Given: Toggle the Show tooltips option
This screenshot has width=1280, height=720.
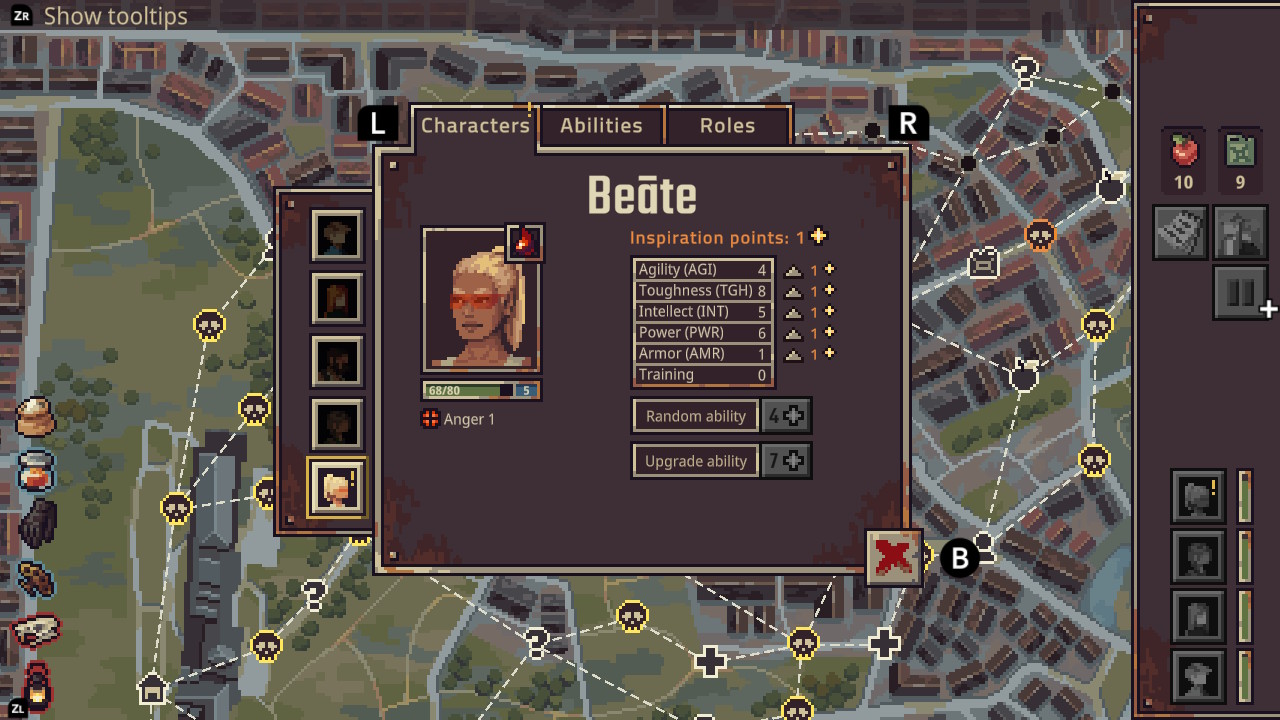Looking at the screenshot, I should (113, 16).
